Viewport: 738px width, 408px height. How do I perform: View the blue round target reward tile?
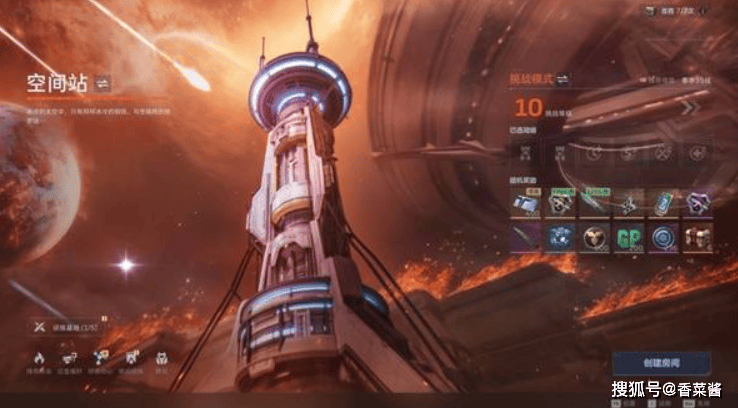tap(662, 237)
